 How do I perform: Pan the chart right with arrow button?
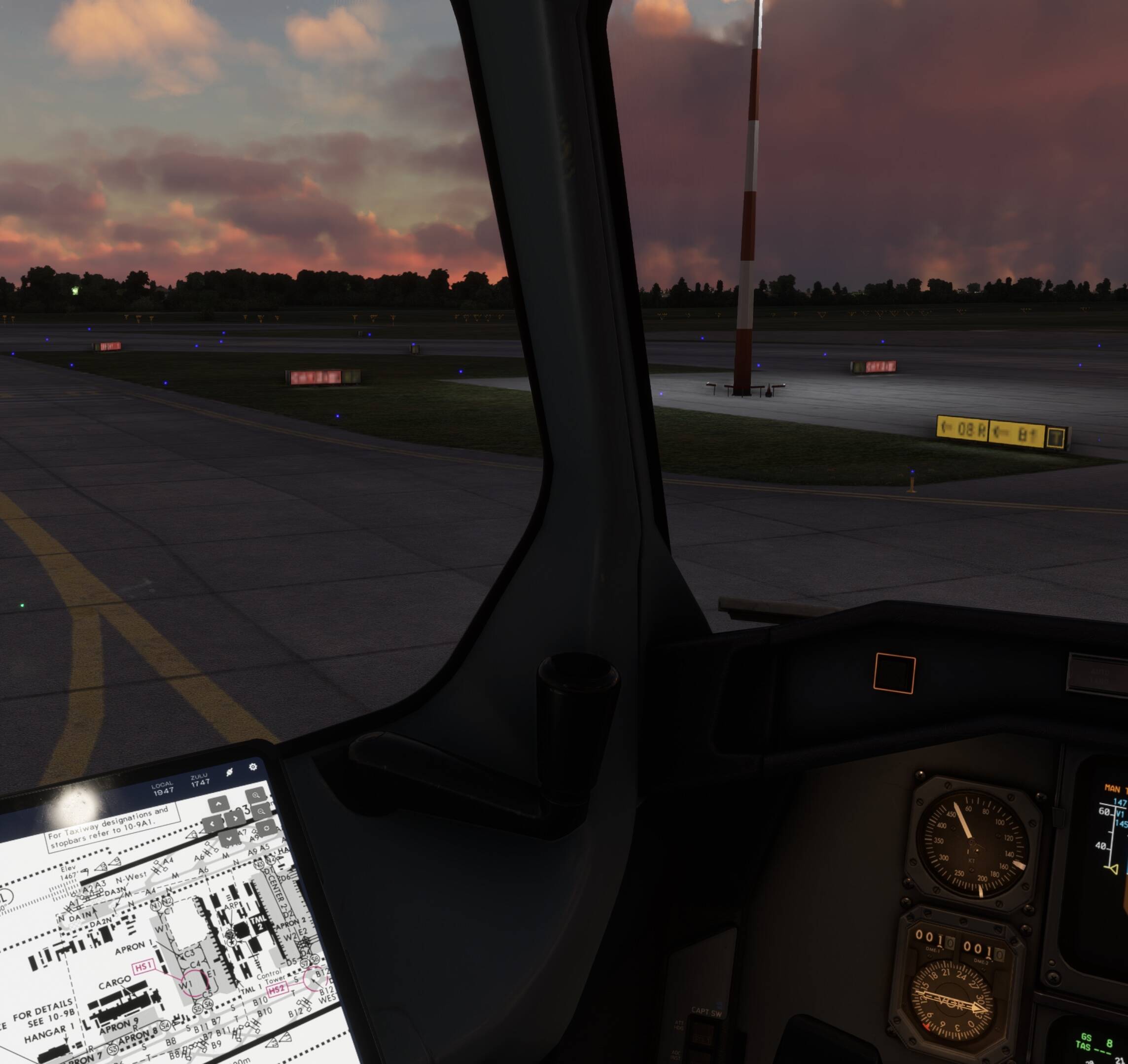[x=235, y=818]
